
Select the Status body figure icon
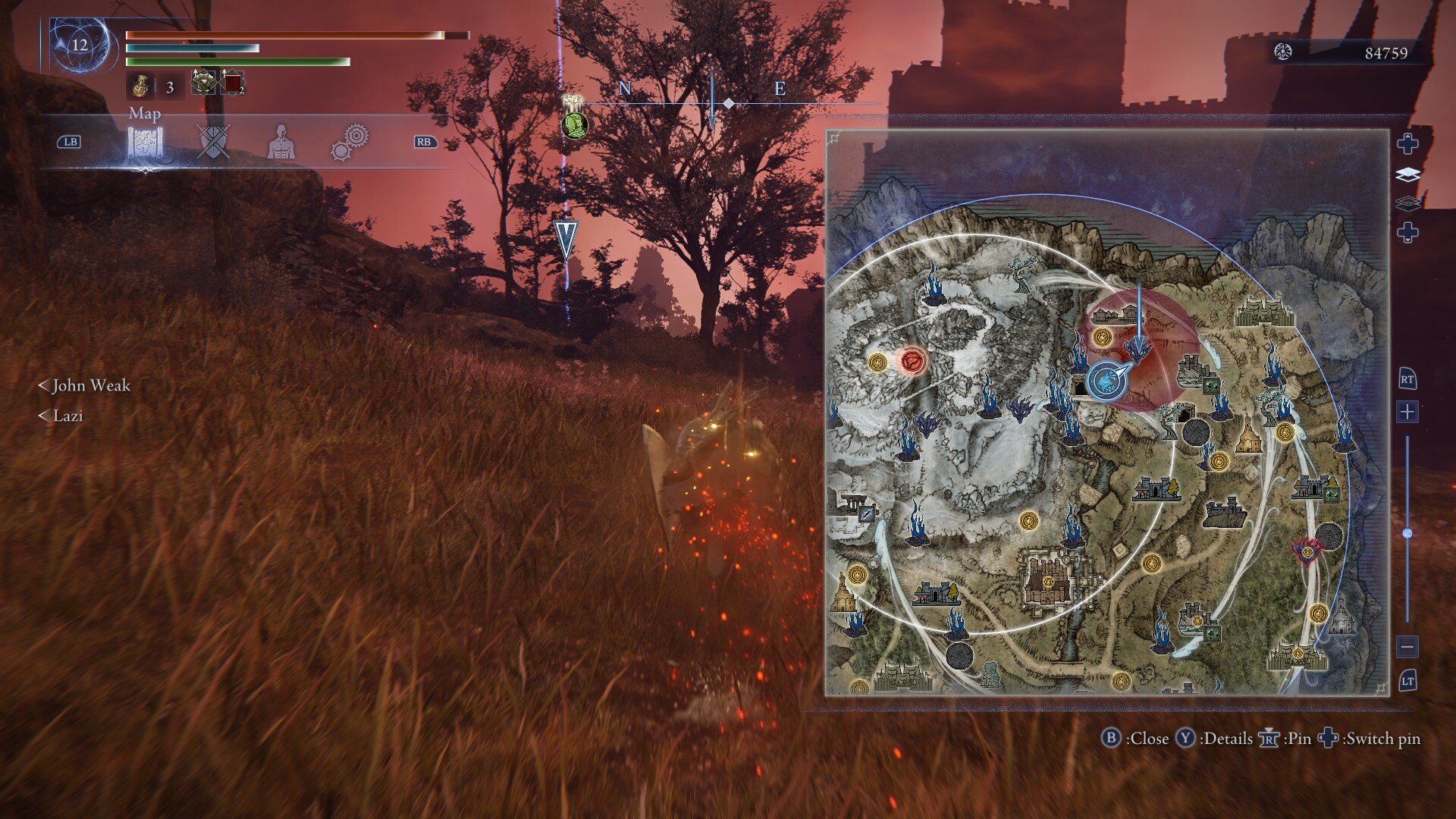coord(281,141)
